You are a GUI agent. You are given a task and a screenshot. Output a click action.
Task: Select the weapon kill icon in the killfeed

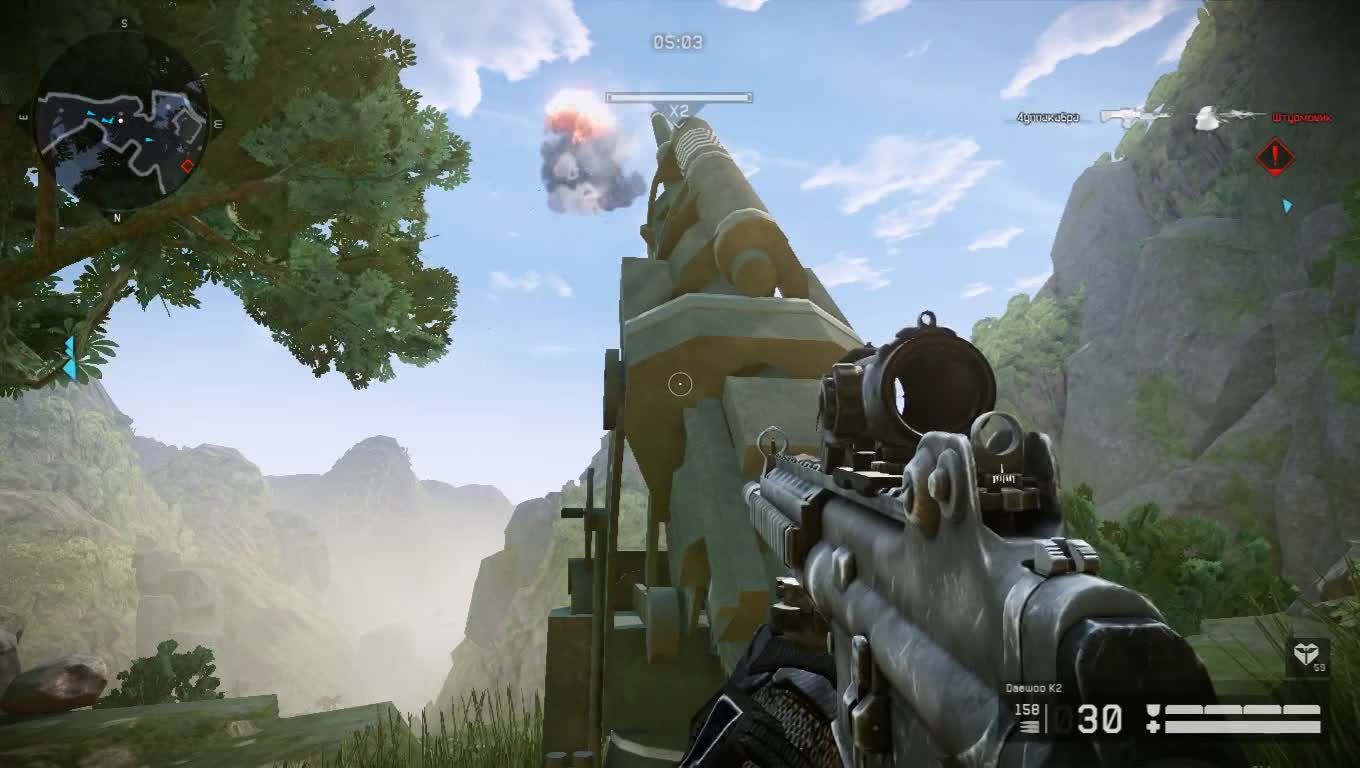1135,116
